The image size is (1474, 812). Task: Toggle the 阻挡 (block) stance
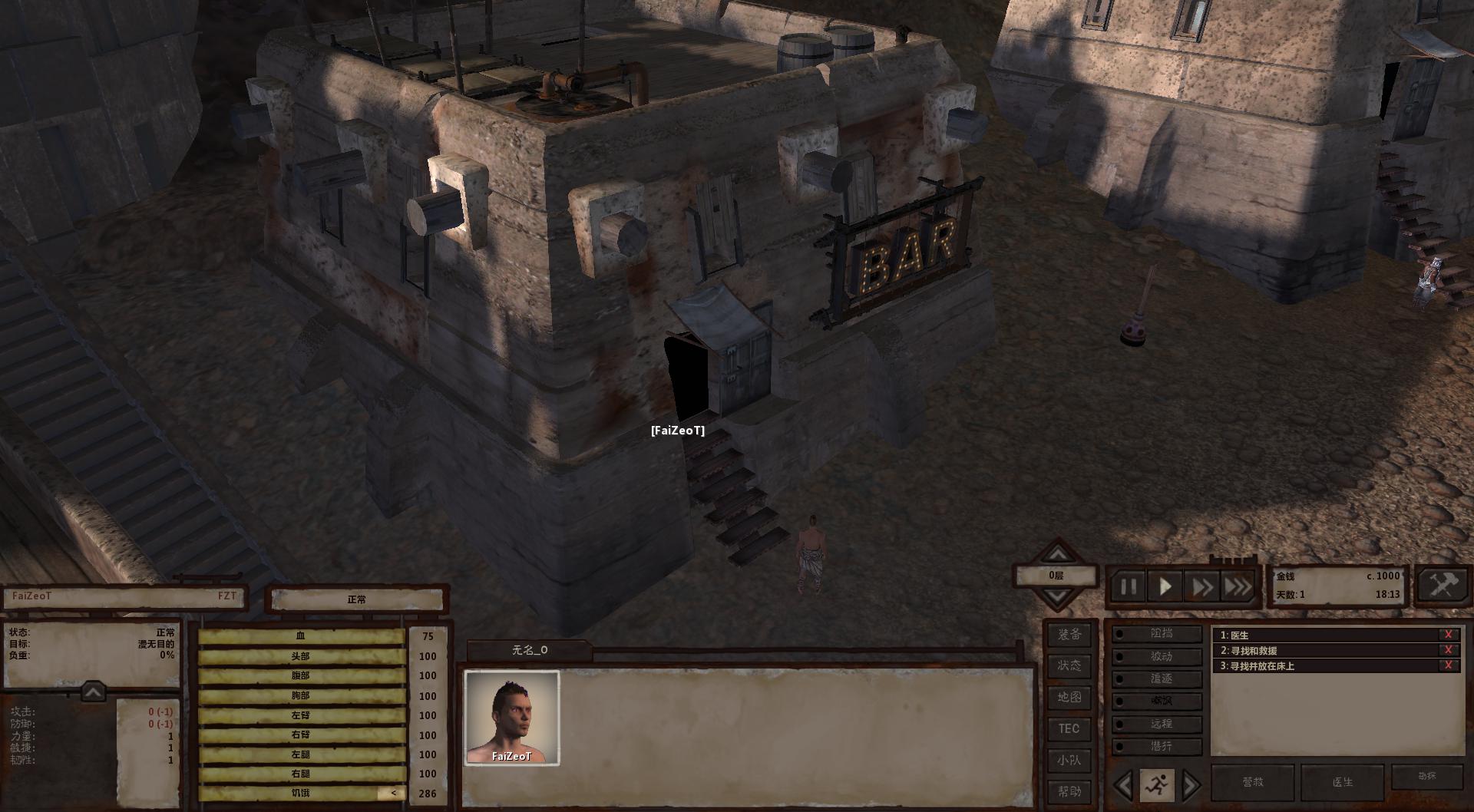click(1158, 634)
